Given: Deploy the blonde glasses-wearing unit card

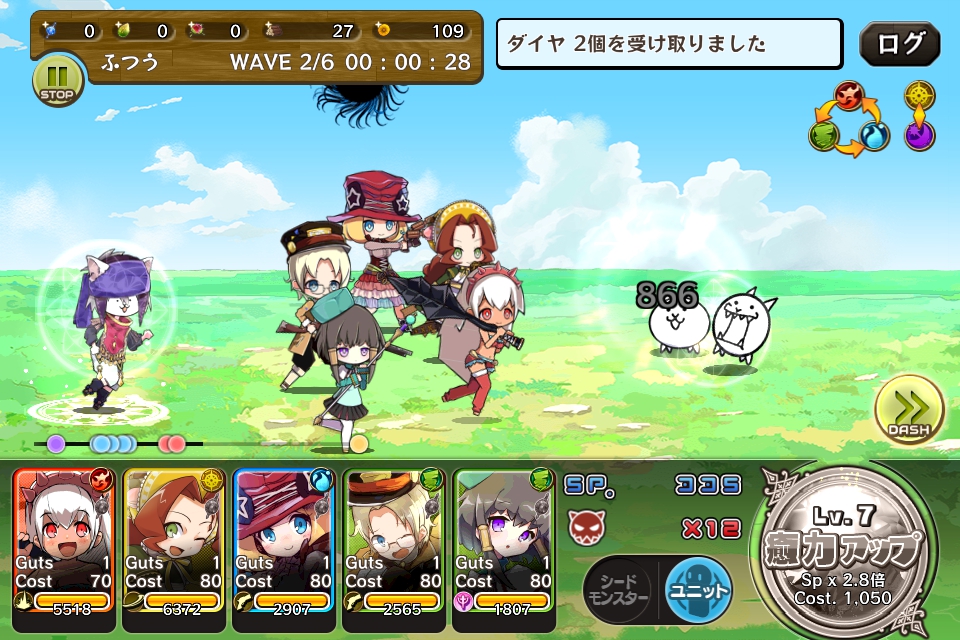Looking at the screenshot, I should pyautogui.click(x=394, y=538).
